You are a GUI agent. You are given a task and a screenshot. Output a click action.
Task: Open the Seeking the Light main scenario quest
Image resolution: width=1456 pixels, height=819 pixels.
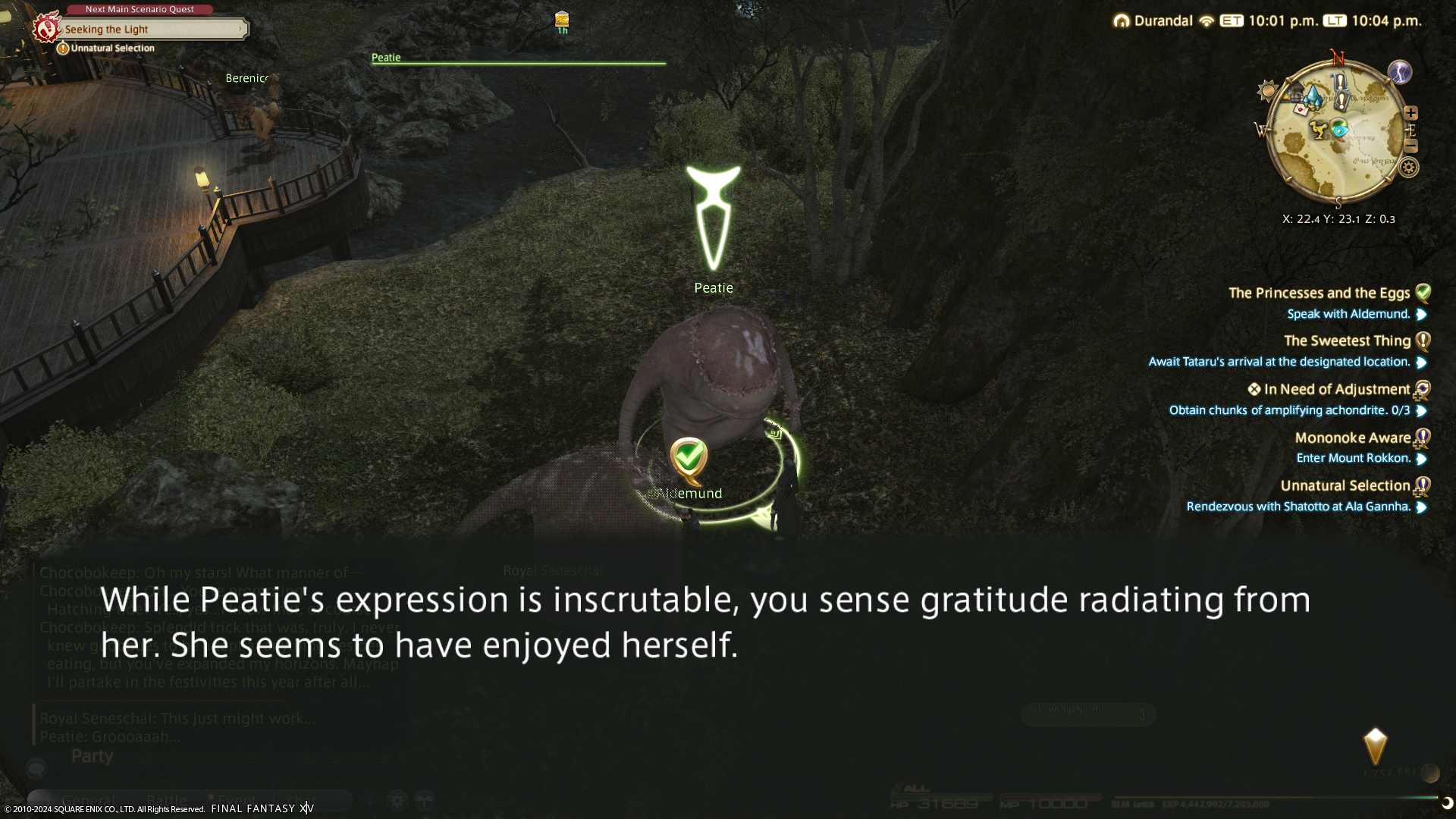pos(152,30)
